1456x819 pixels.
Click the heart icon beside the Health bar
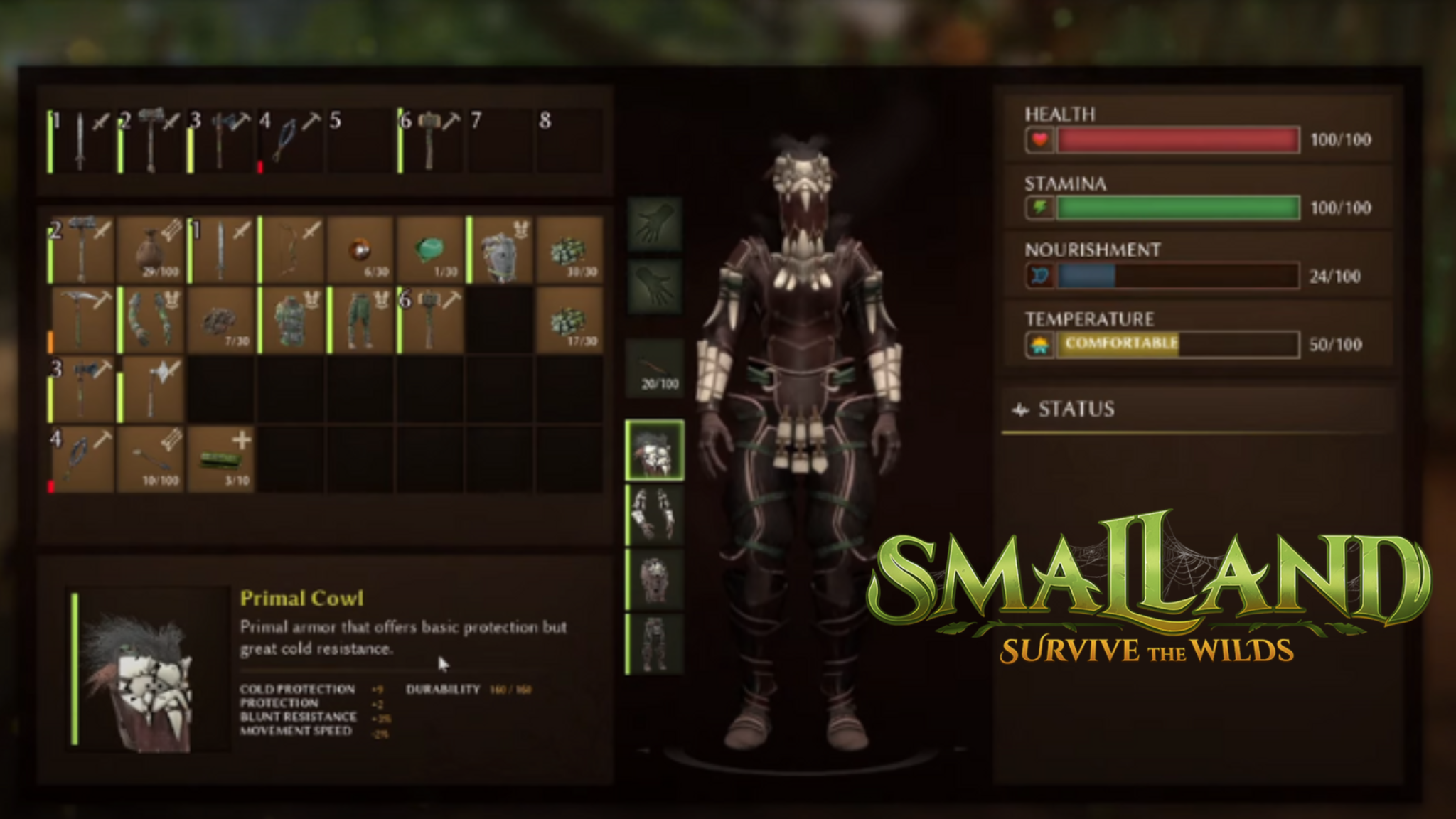[x=1039, y=140]
